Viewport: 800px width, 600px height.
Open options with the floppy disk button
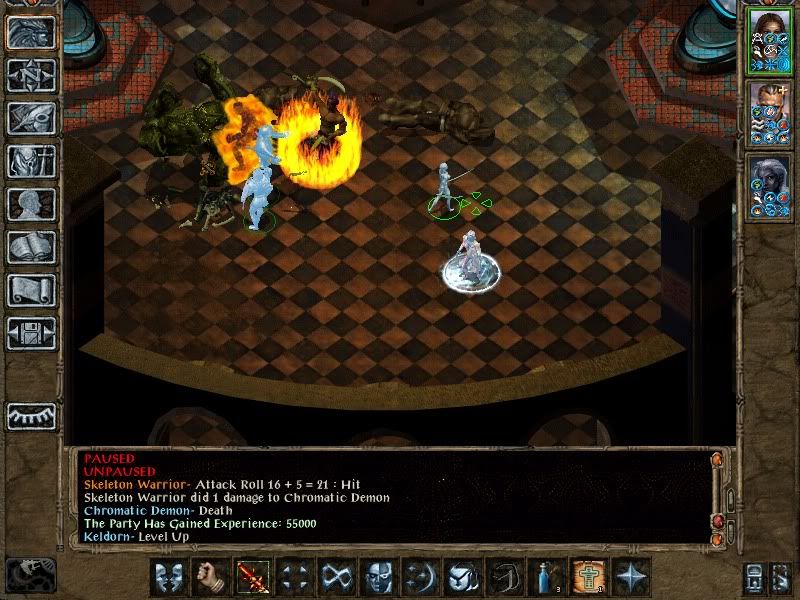tap(31, 333)
